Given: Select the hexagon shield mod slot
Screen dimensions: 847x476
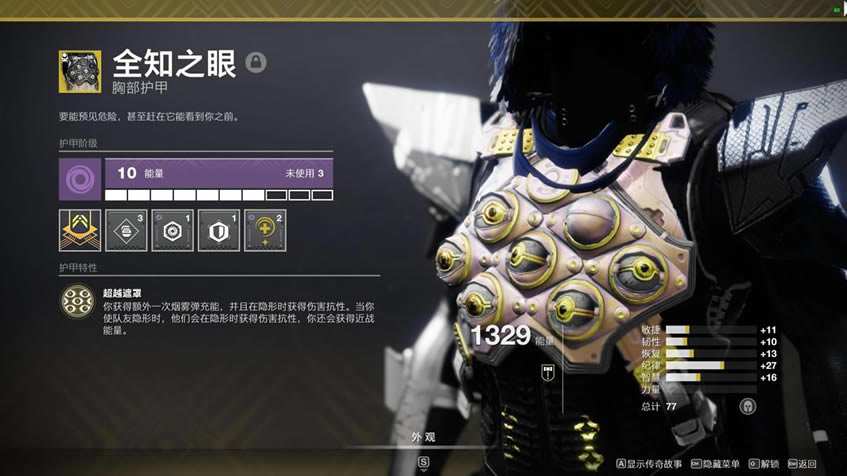Looking at the screenshot, I should 218,230.
